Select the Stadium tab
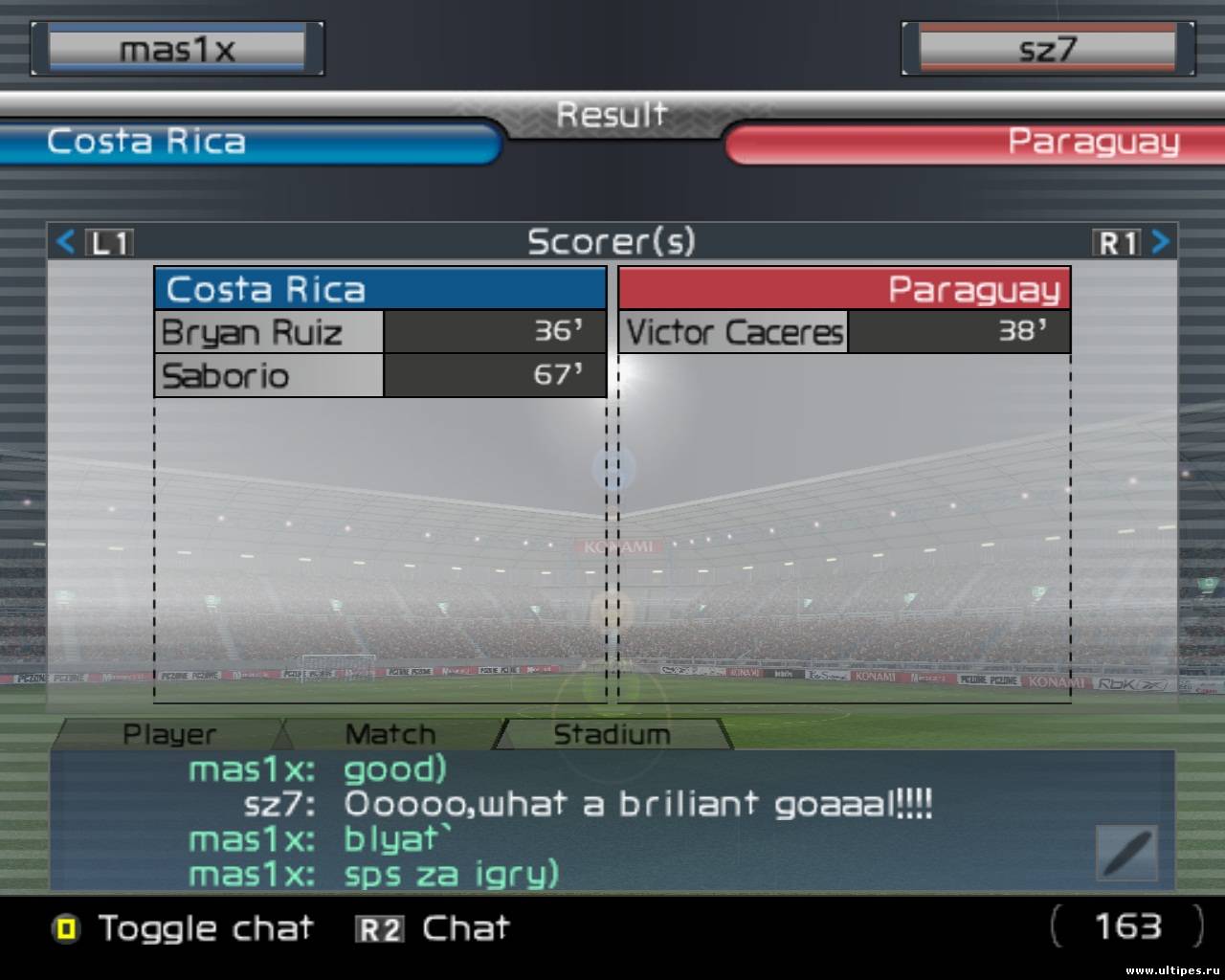Screen dimensions: 1225x980 click(612, 734)
